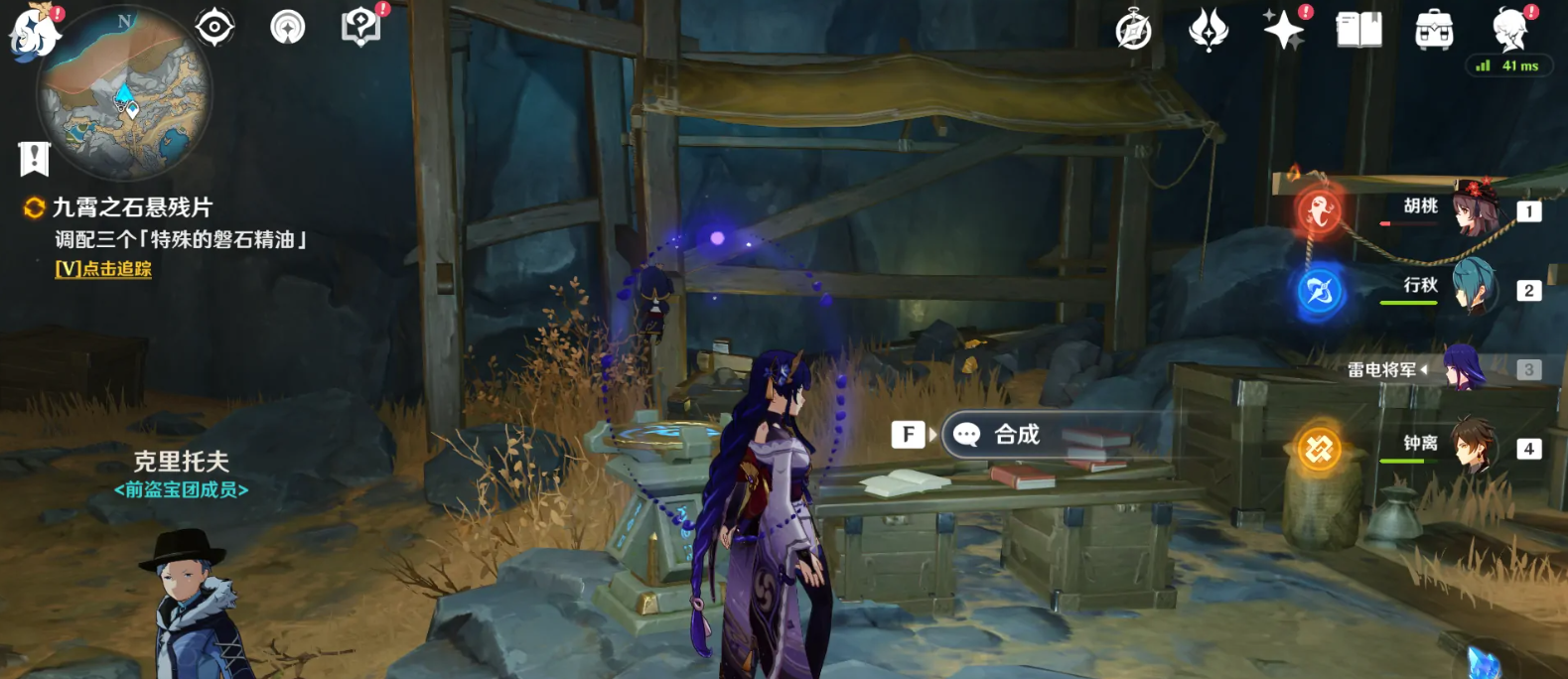Open the dial icon beside the minimap
This screenshot has width=1568, height=679.
coord(288,27)
